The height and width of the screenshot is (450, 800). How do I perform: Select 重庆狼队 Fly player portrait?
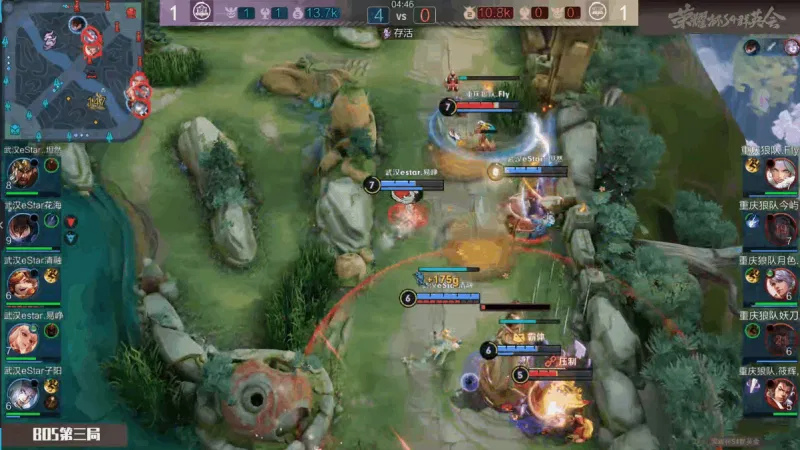[x=778, y=174]
